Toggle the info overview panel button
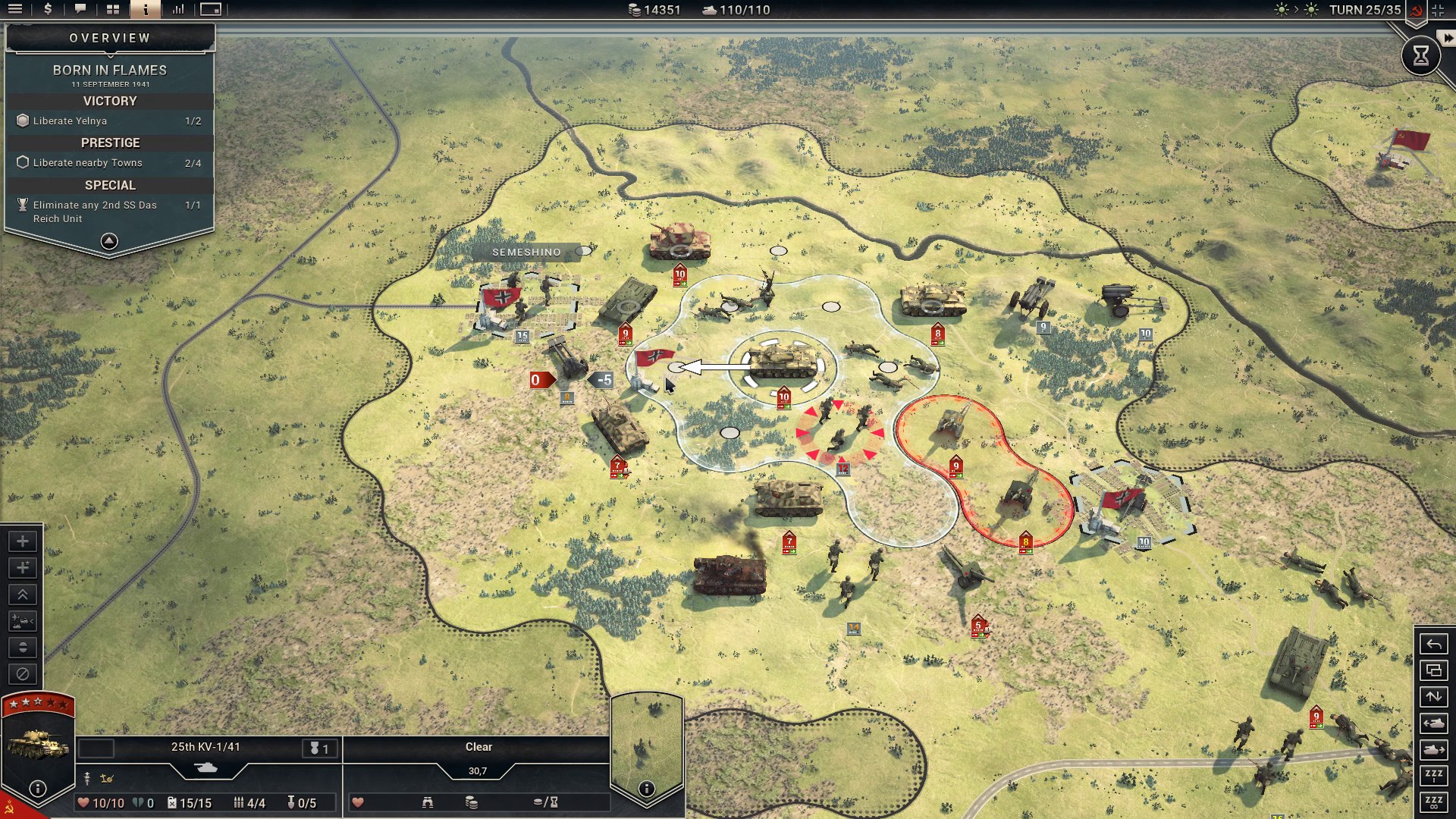Viewport: 1456px width, 819px height. [x=145, y=10]
